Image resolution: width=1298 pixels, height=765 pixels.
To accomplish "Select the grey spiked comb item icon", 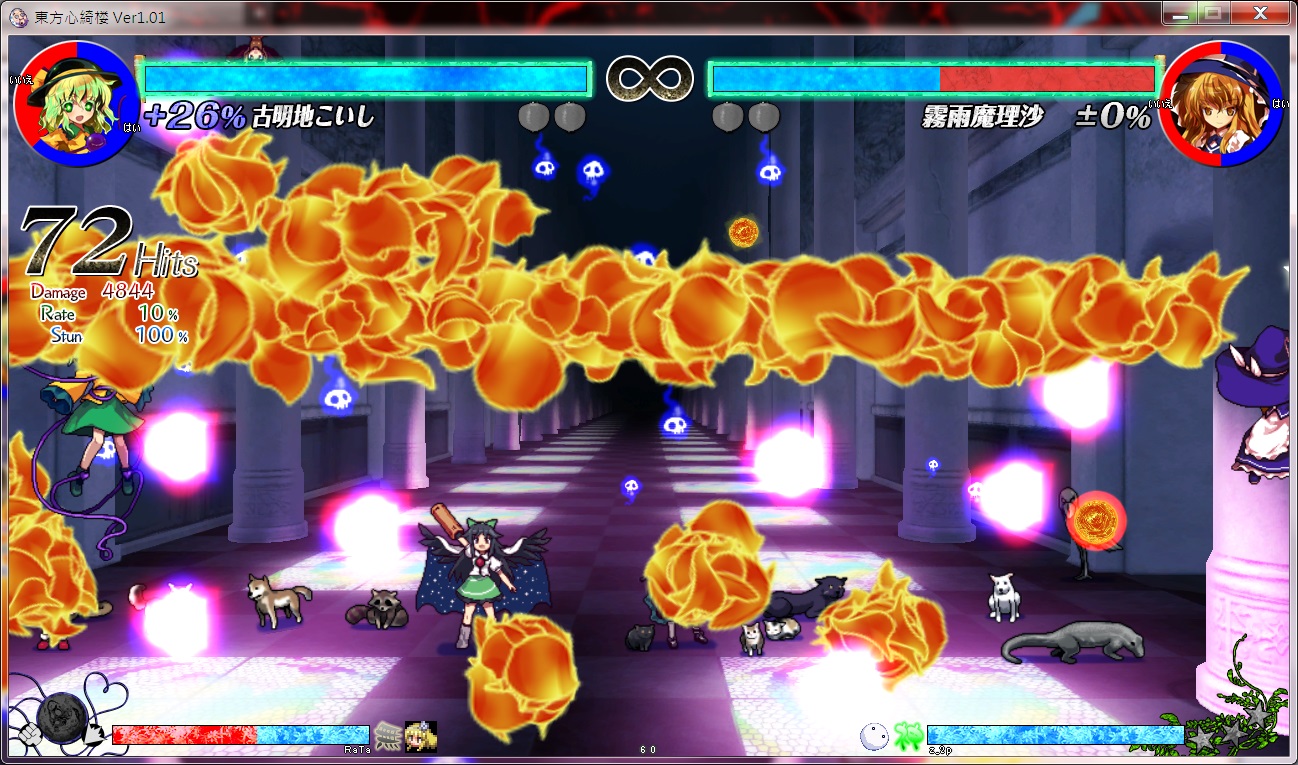I will [388, 735].
